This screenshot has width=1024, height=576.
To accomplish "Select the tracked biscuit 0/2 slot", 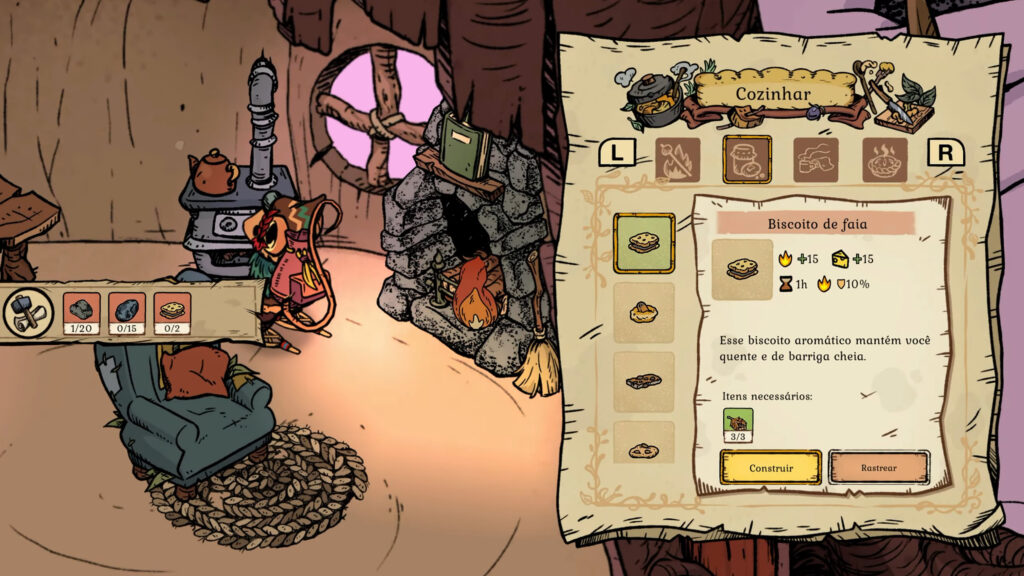I will point(172,313).
